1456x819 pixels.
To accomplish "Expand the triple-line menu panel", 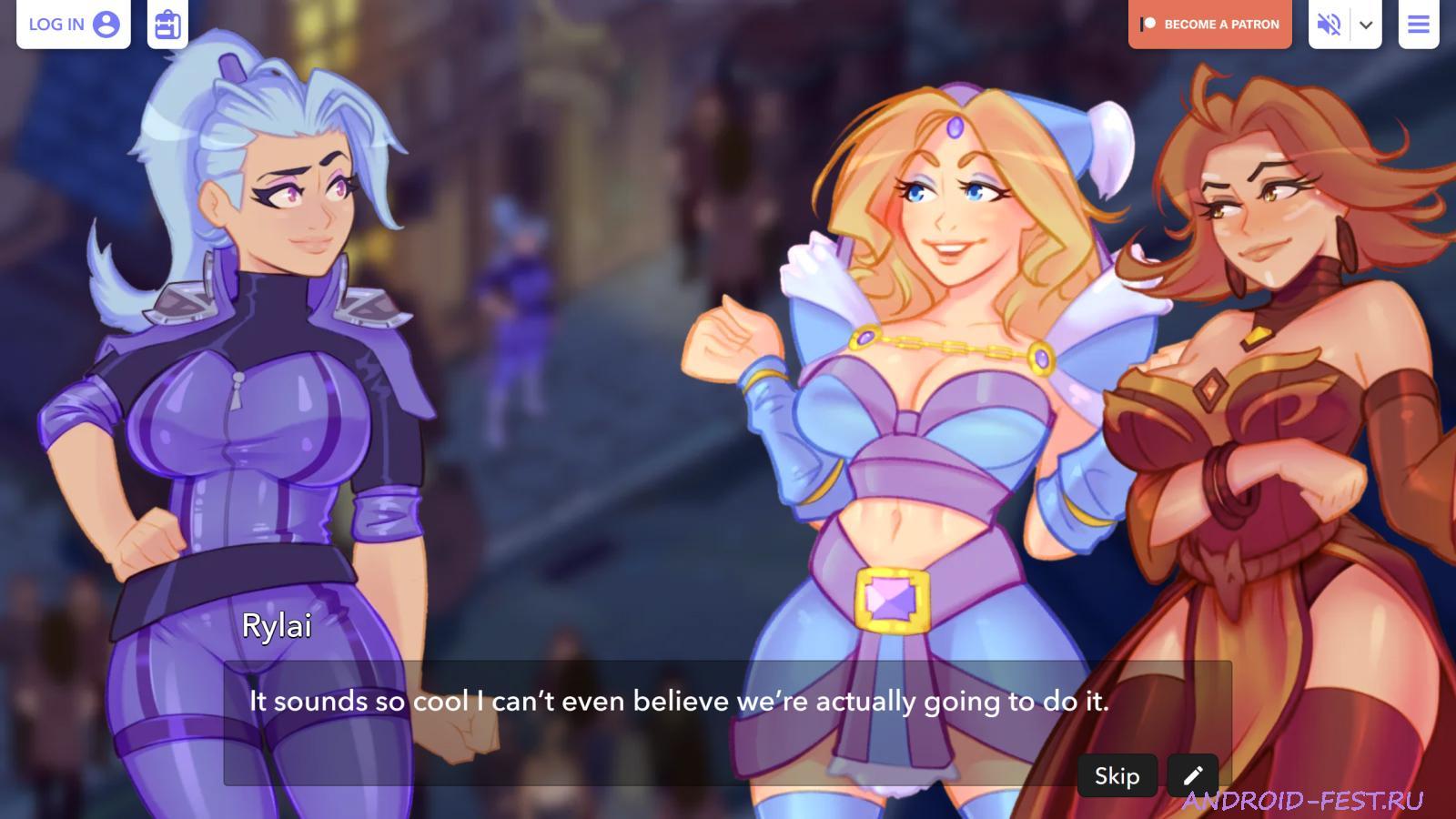I will (1419, 25).
